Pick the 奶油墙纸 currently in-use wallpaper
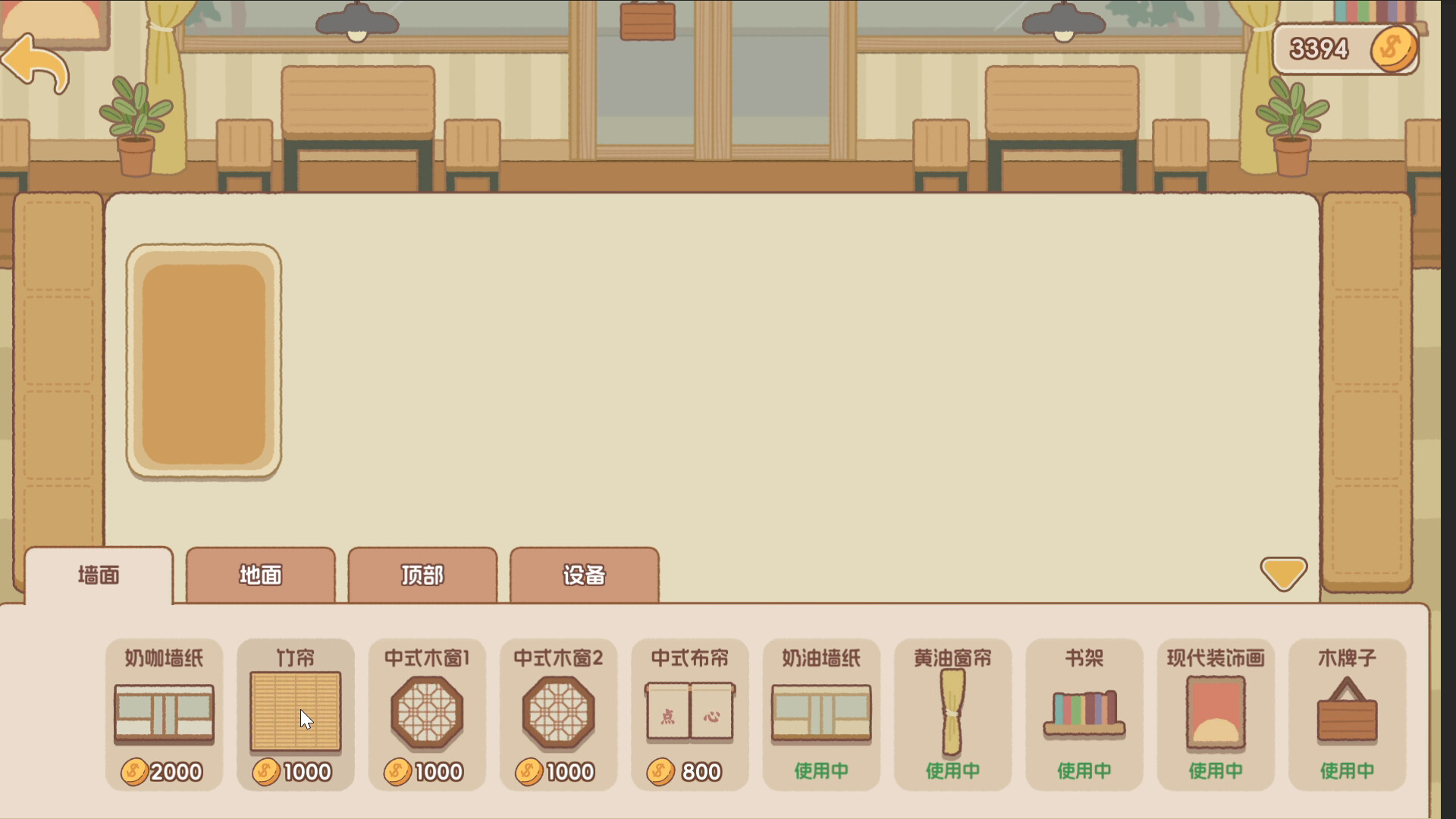1456x819 pixels. (821, 713)
